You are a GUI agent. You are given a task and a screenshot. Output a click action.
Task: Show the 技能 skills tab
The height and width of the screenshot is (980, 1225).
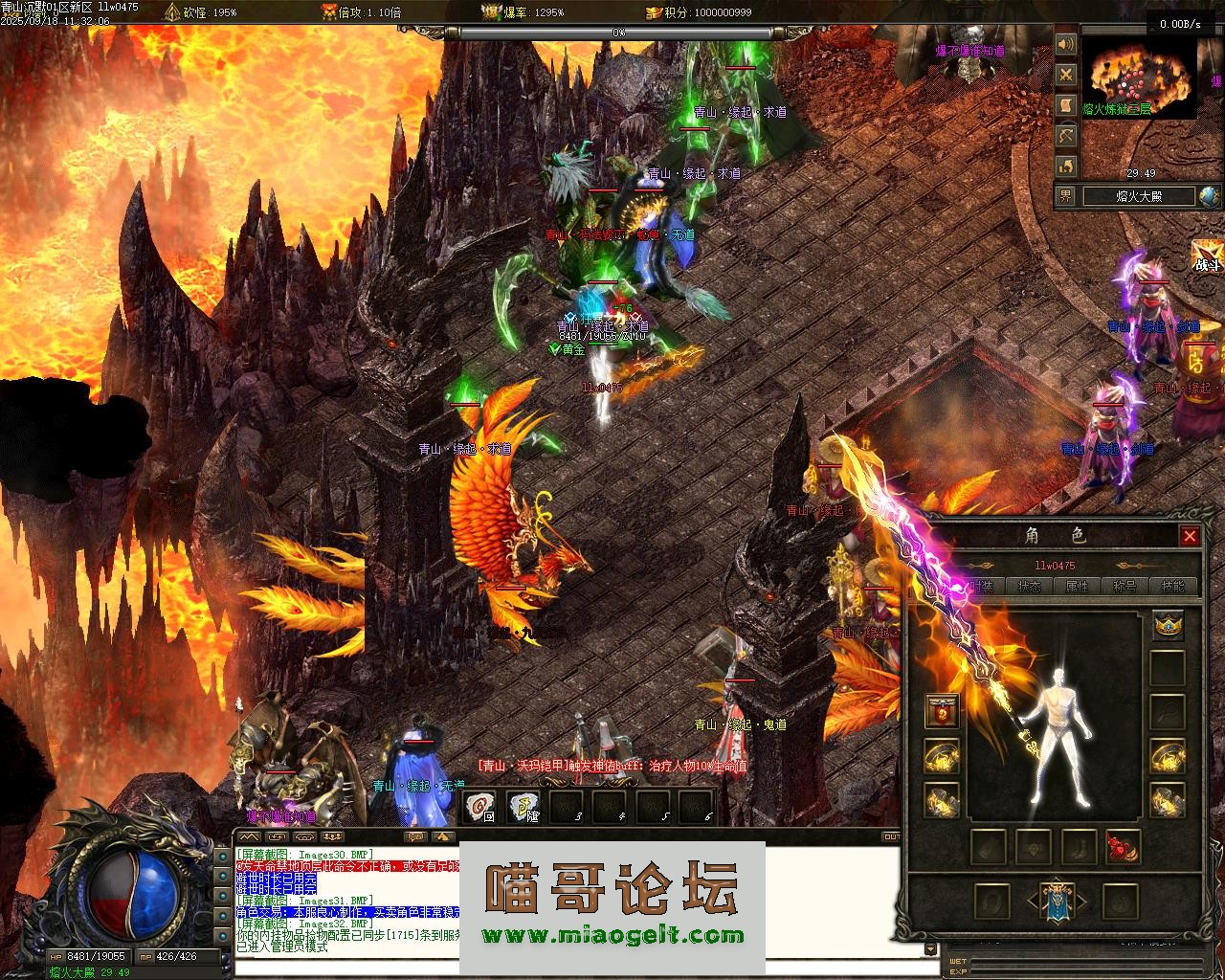pyautogui.click(x=1171, y=586)
